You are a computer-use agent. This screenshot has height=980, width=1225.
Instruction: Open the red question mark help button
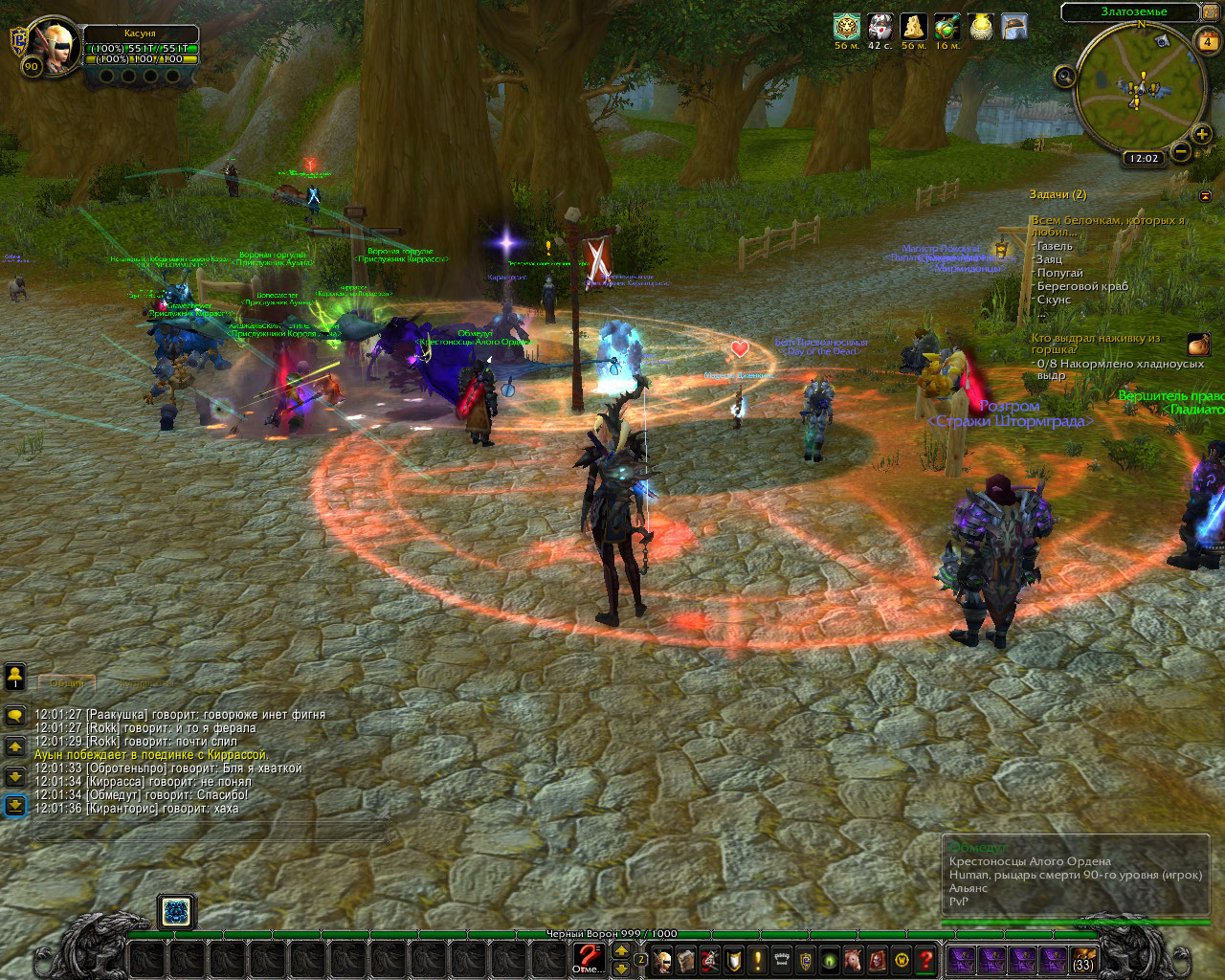coord(925,960)
